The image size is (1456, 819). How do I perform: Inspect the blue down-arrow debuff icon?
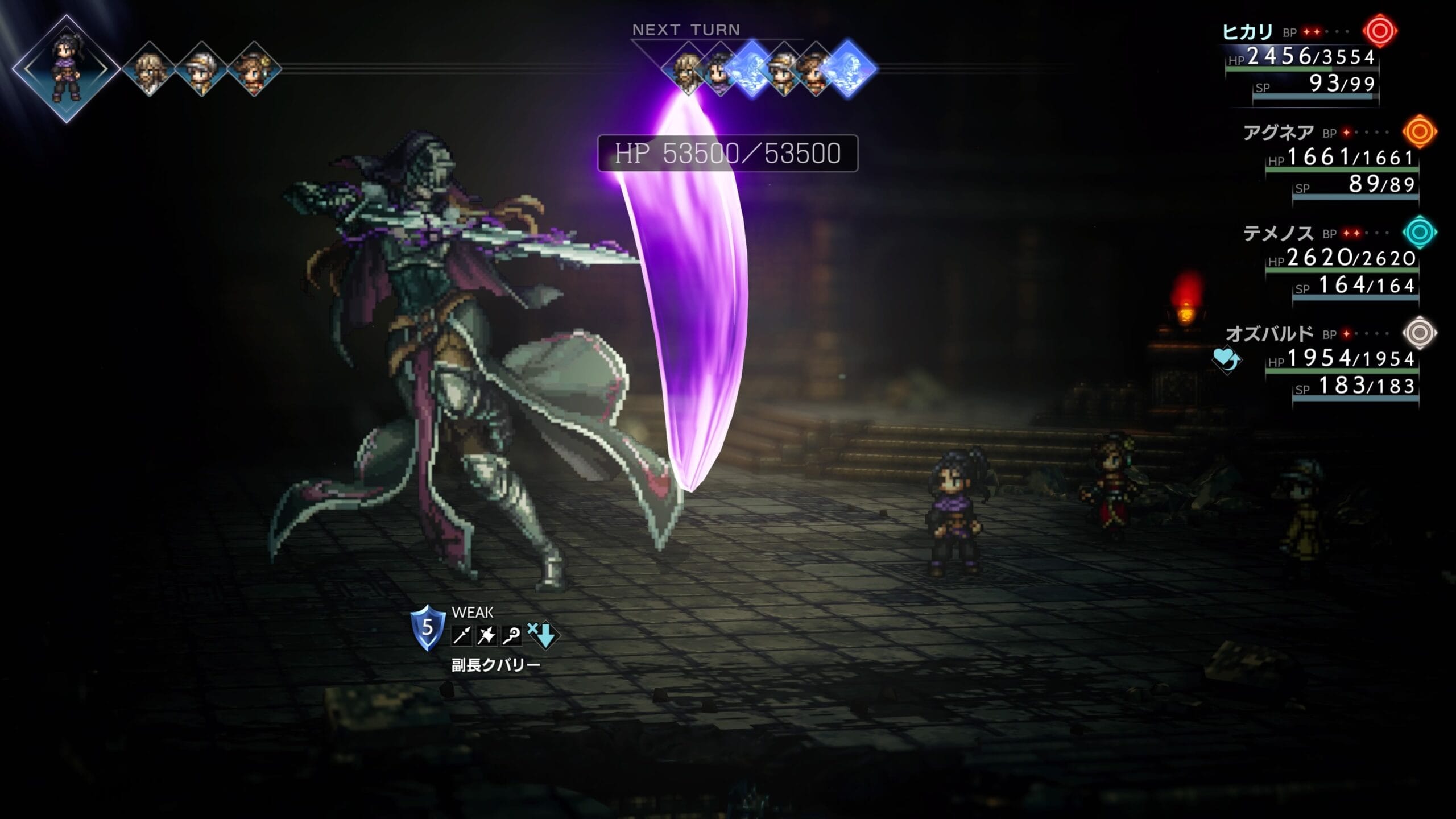(543, 635)
